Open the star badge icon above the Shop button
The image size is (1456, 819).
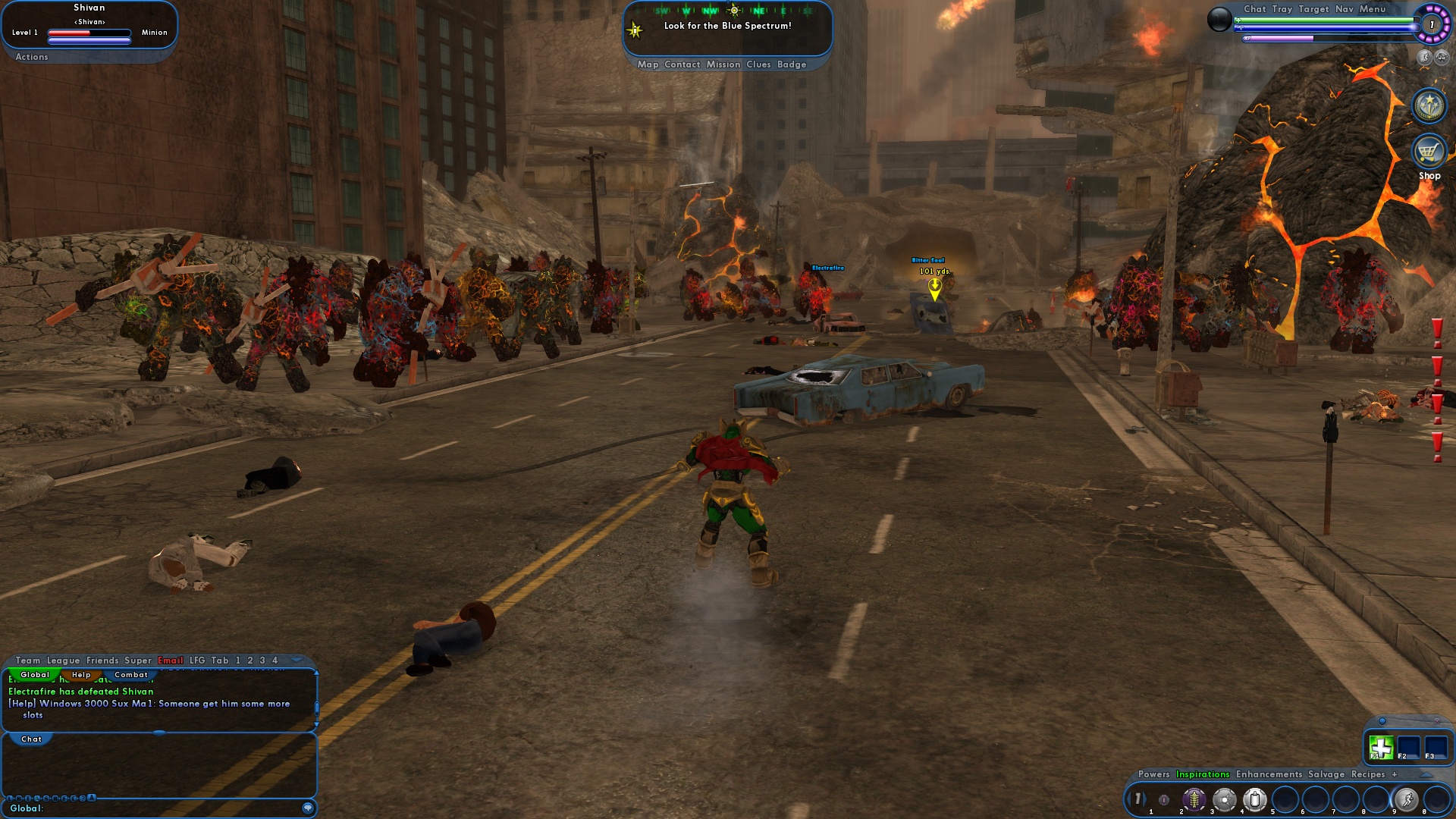tap(1429, 106)
